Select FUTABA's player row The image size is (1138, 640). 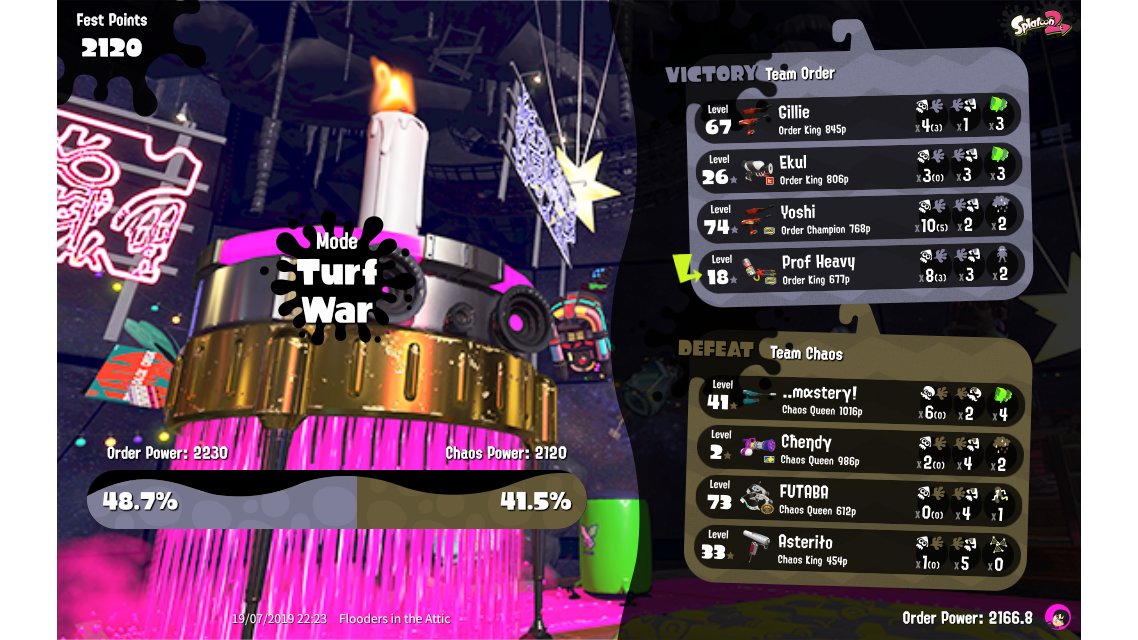858,499
